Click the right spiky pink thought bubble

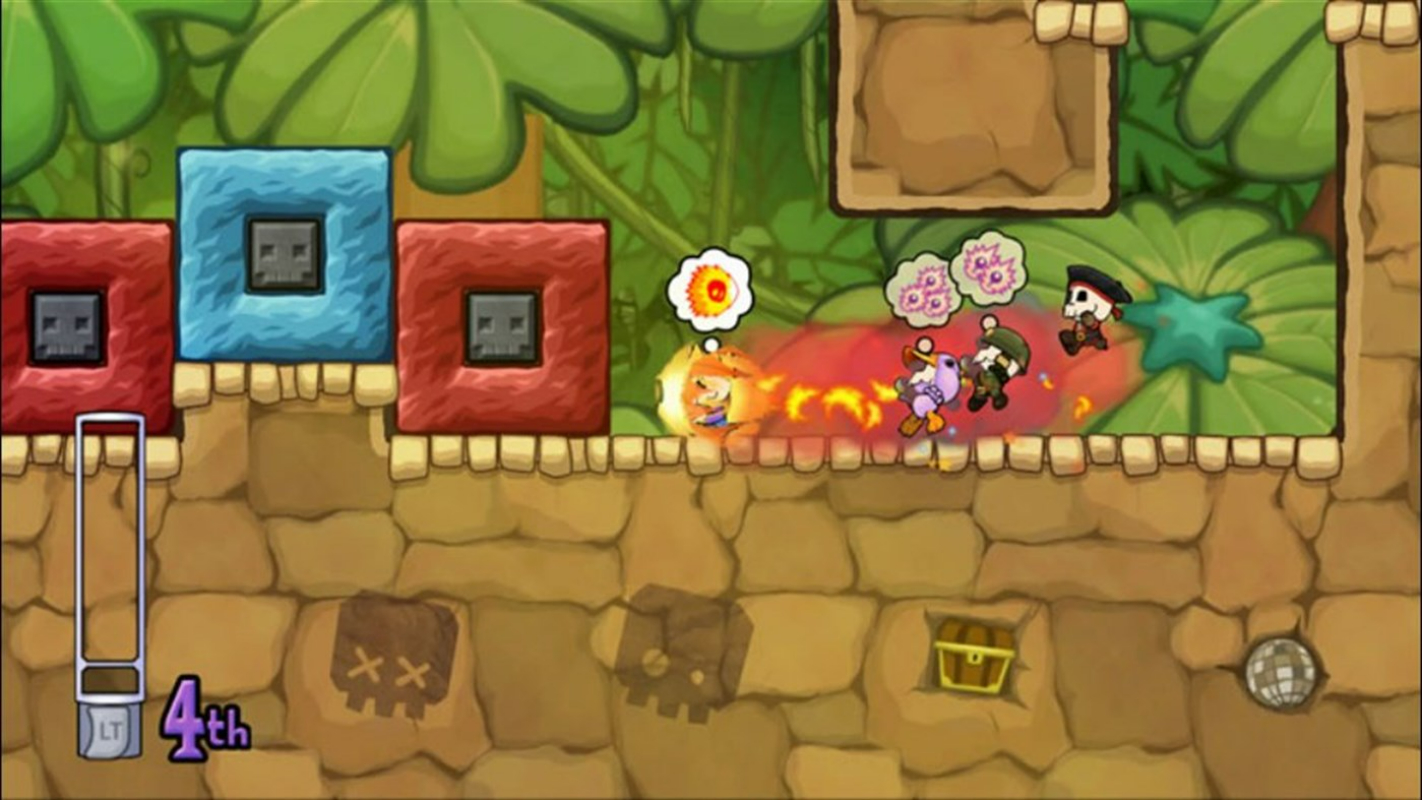click(x=992, y=265)
